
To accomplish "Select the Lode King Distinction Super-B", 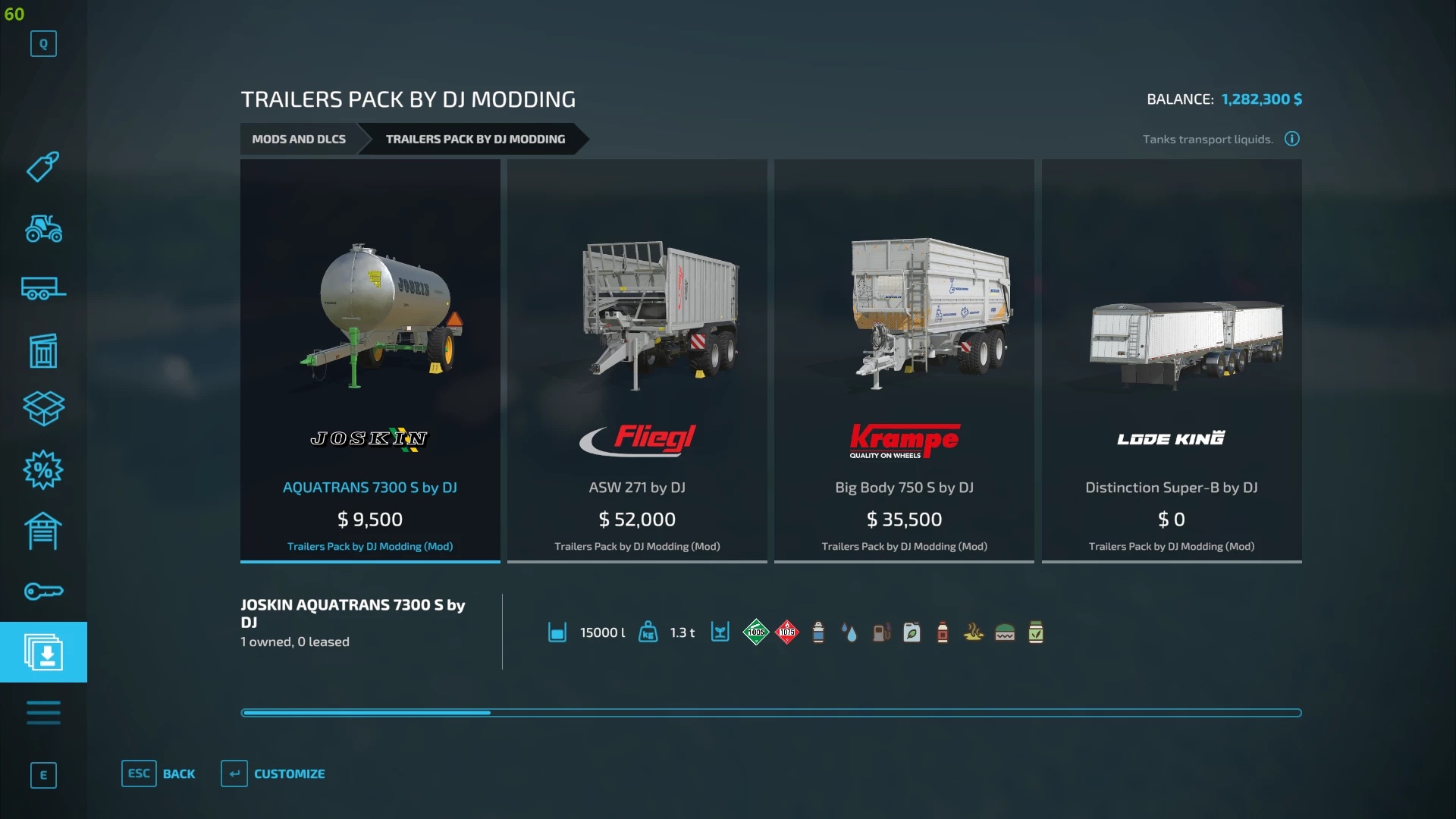I will pyautogui.click(x=1172, y=360).
